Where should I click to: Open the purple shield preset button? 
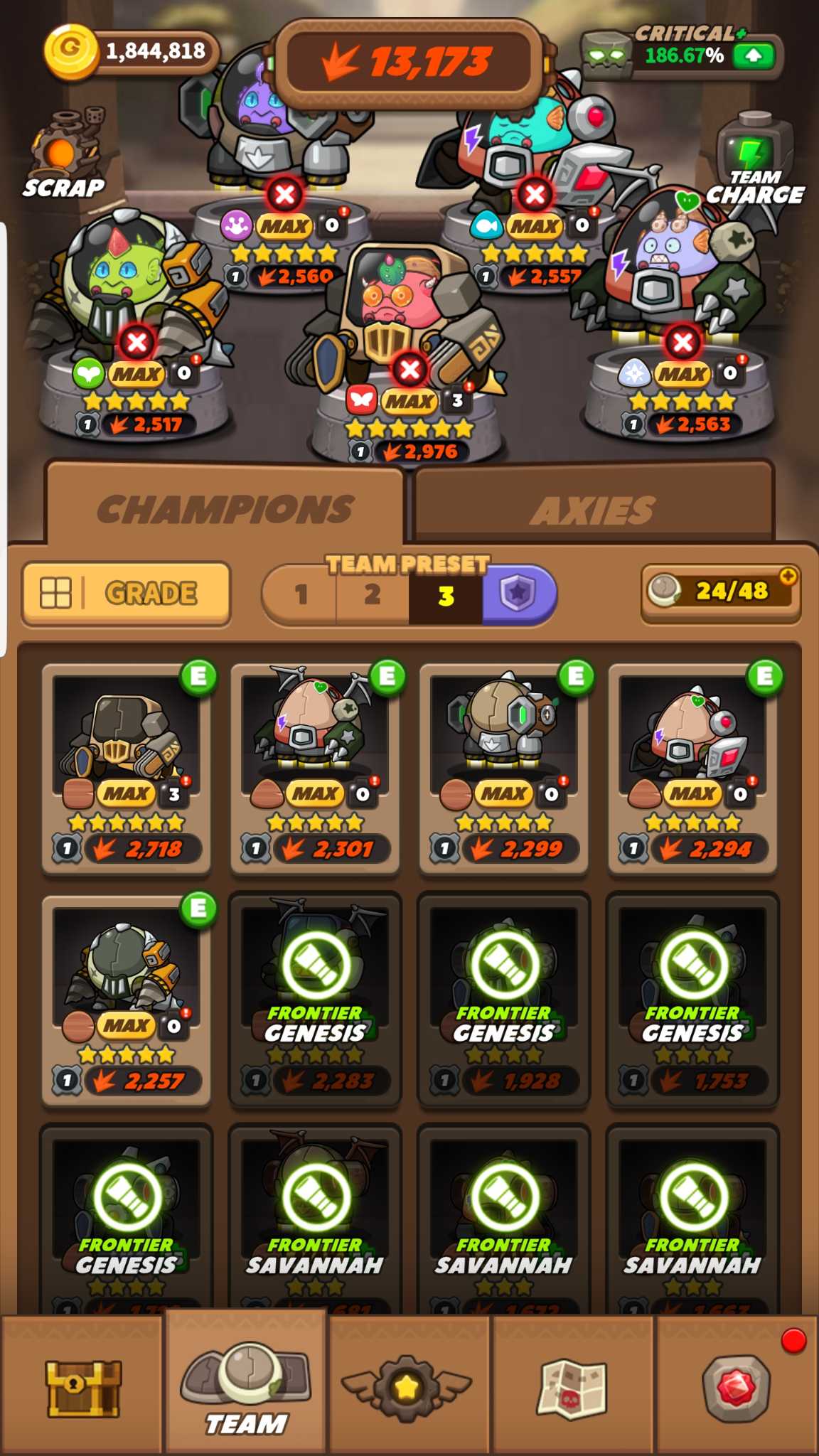tap(518, 594)
